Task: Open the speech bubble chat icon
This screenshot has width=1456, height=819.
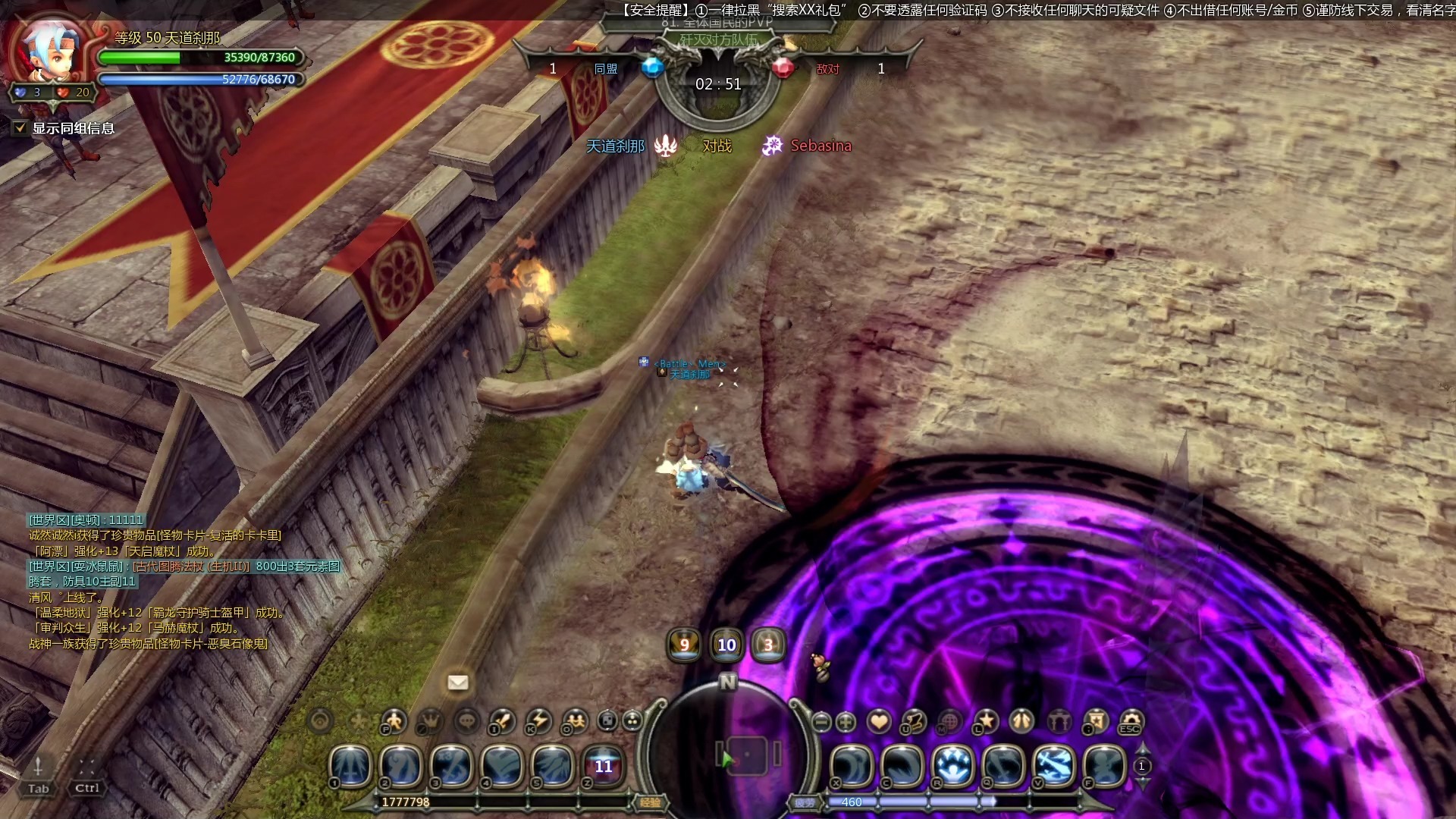Action: point(467,721)
